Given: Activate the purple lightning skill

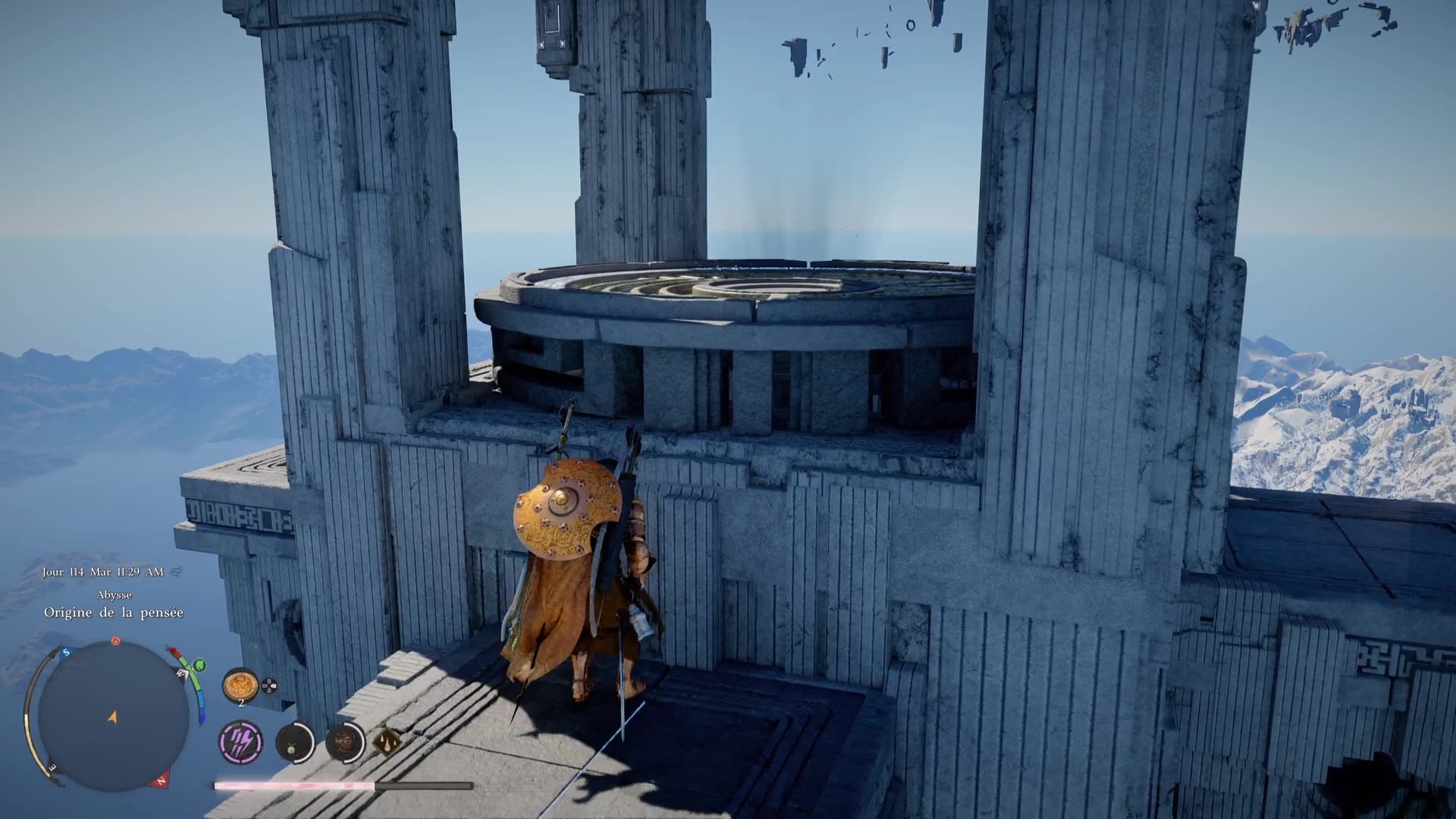Looking at the screenshot, I should tap(241, 742).
